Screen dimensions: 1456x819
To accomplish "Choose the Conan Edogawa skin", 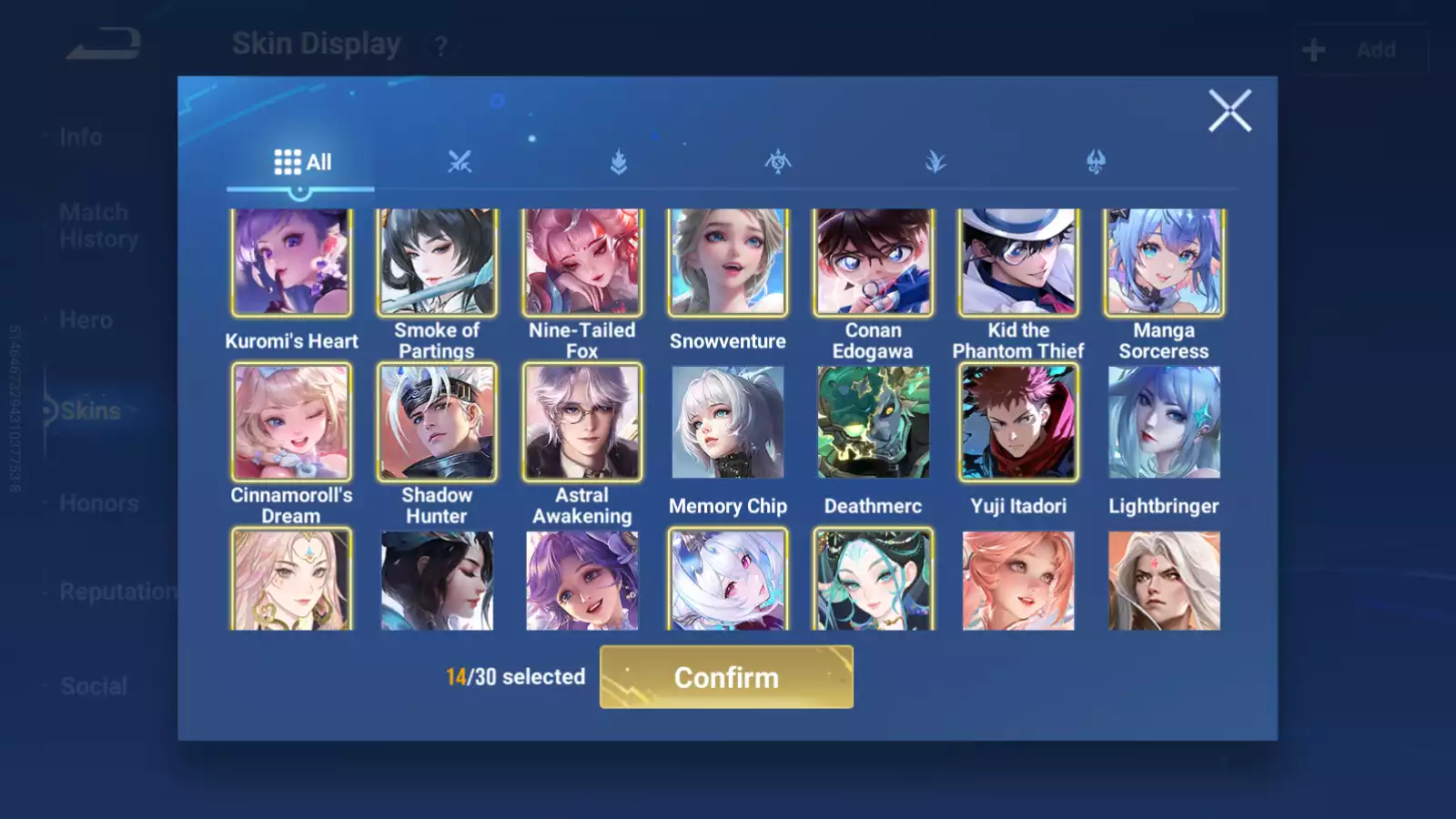I will coord(873,262).
